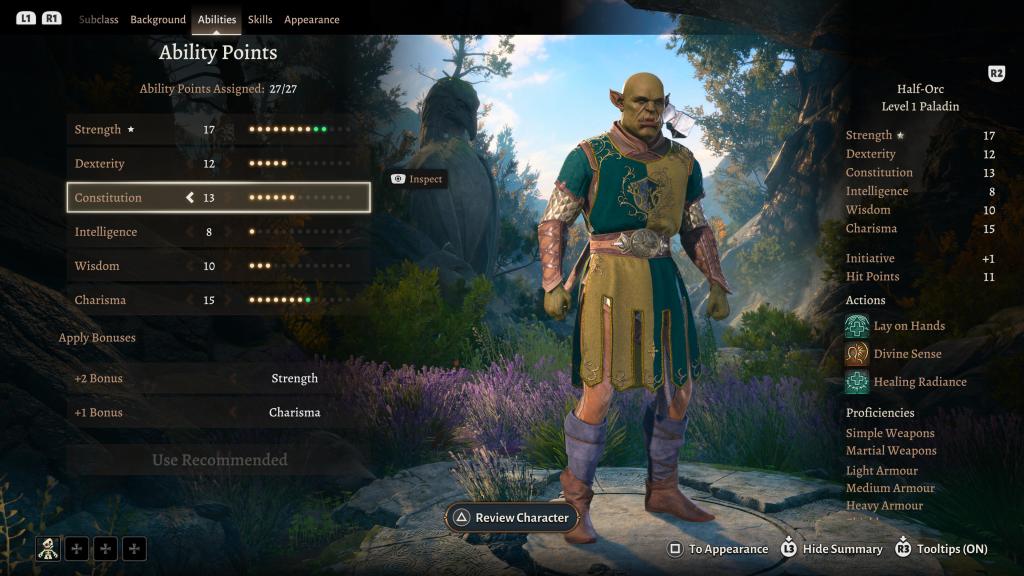Choose the Healing Radiance action icon
Screen dimensions: 1024x576
tap(857, 382)
